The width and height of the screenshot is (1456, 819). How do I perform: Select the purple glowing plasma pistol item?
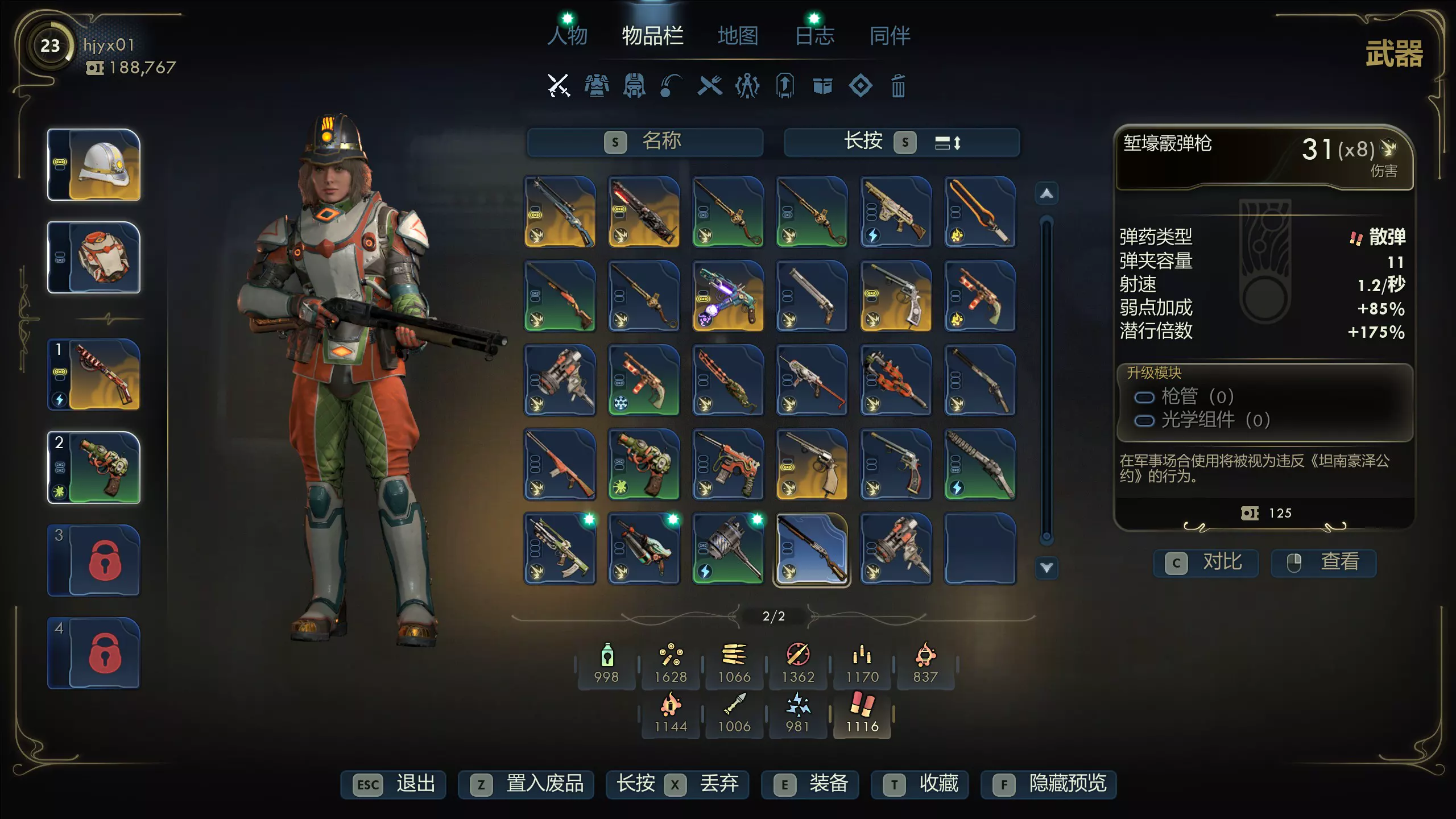pyautogui.click(x=728, y=296)
